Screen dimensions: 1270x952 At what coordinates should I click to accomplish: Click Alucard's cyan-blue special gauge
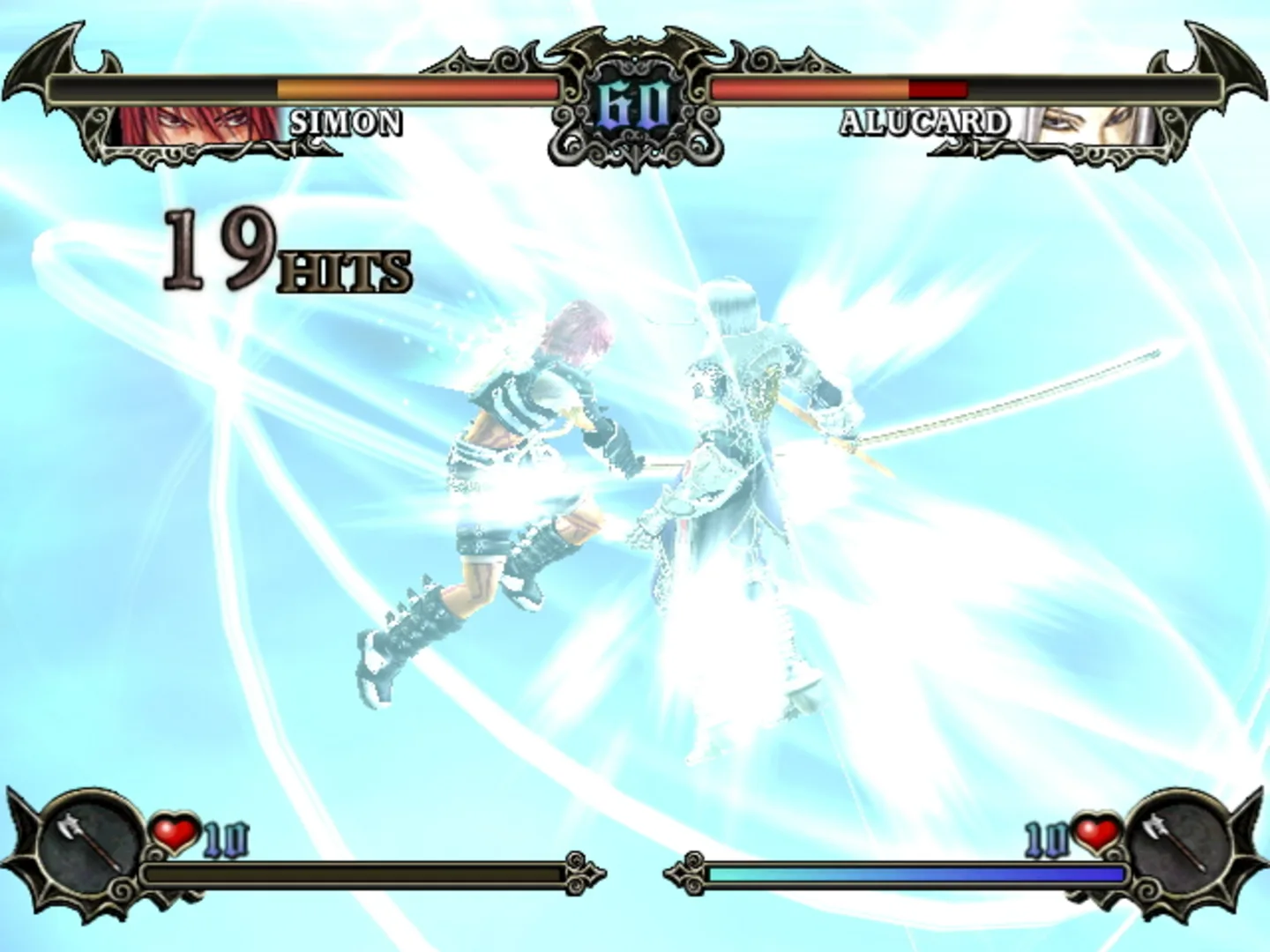917,875
